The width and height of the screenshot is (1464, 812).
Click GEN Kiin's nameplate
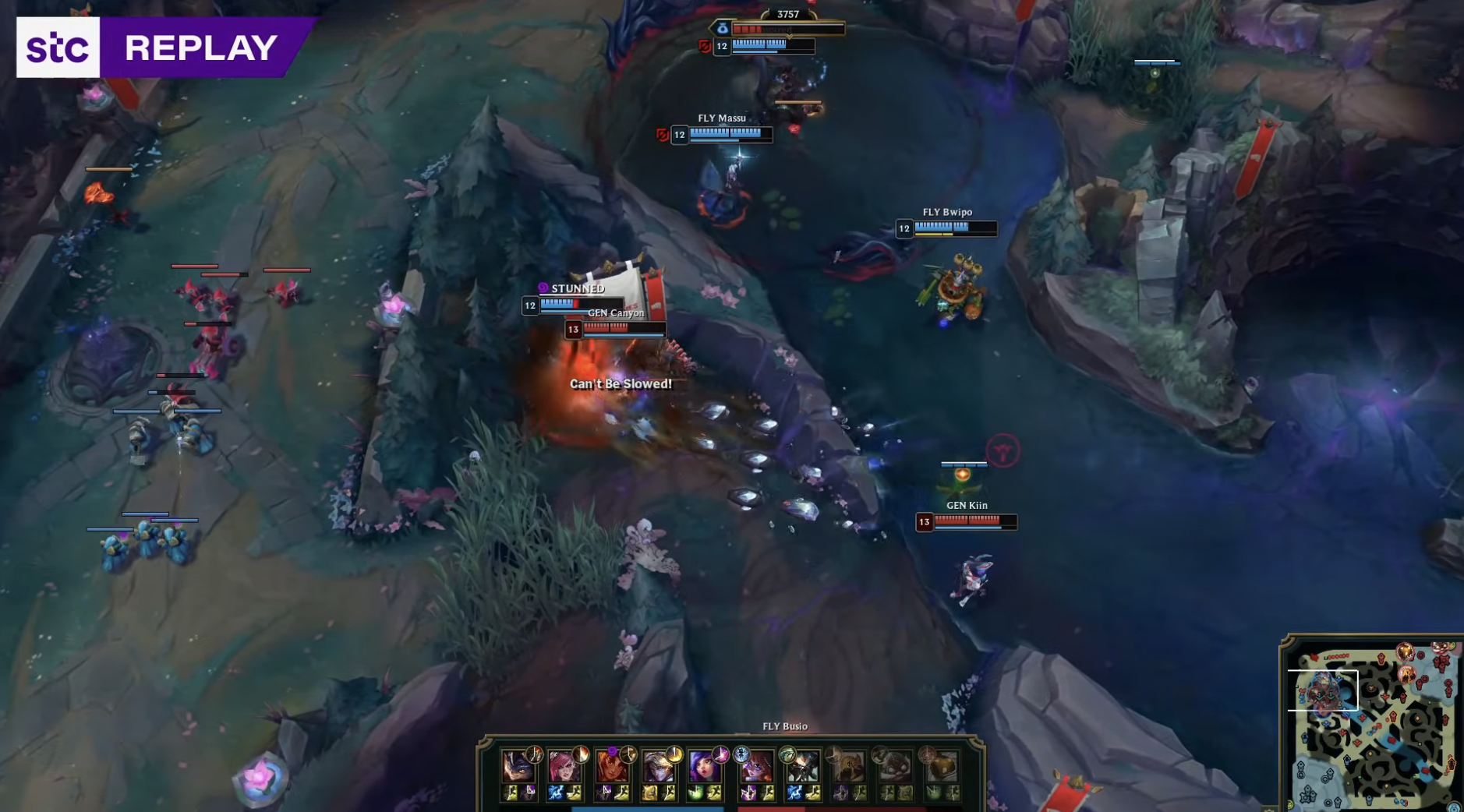click(967, 506)
